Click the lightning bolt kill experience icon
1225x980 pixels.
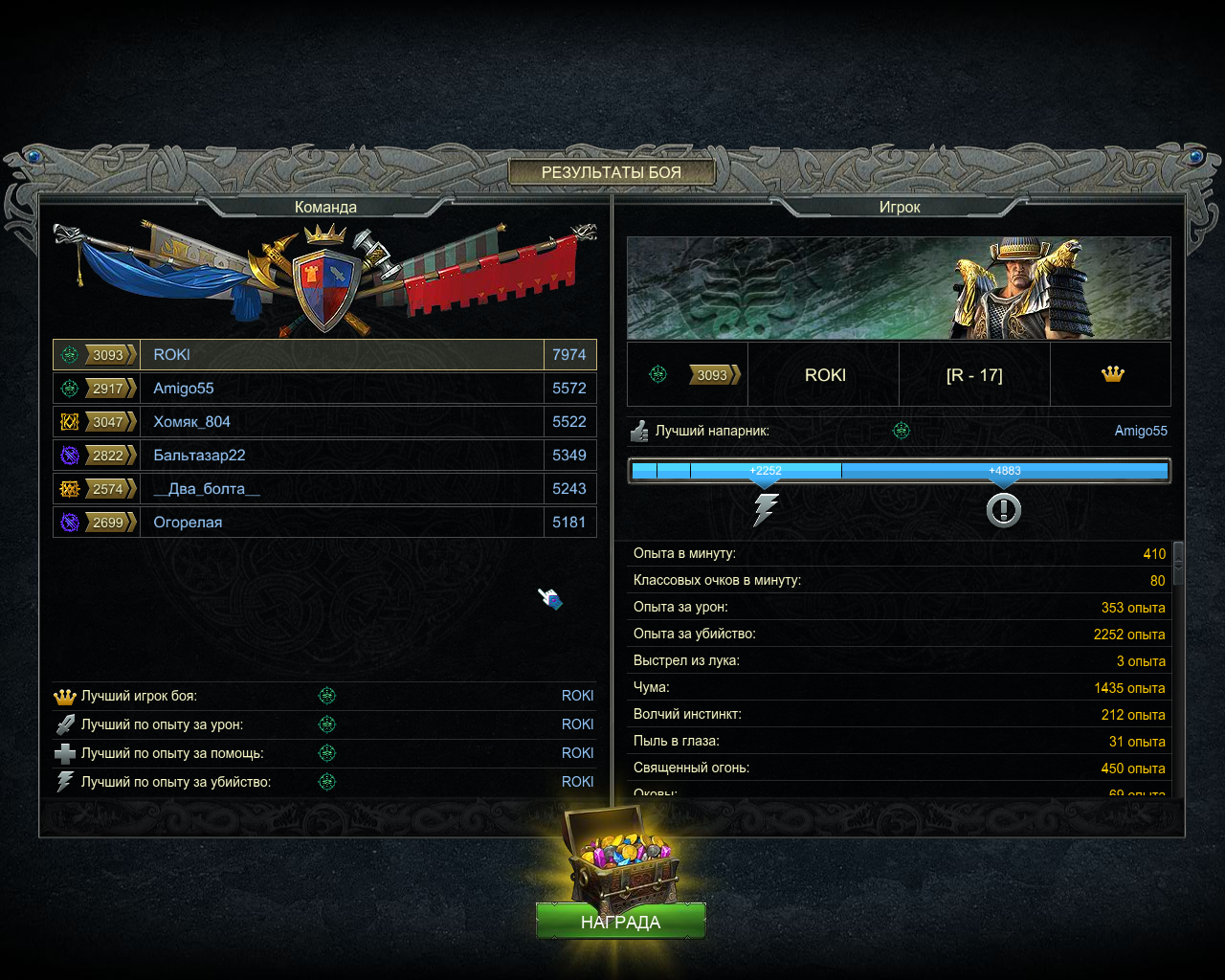point(766,509)
